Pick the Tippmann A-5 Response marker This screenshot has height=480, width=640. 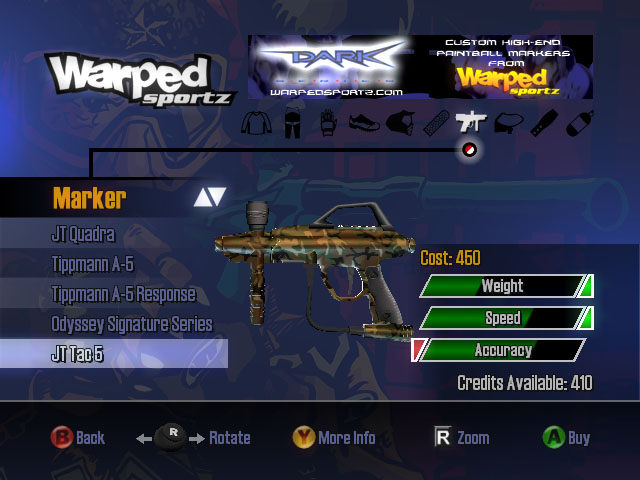click(123, 295)
